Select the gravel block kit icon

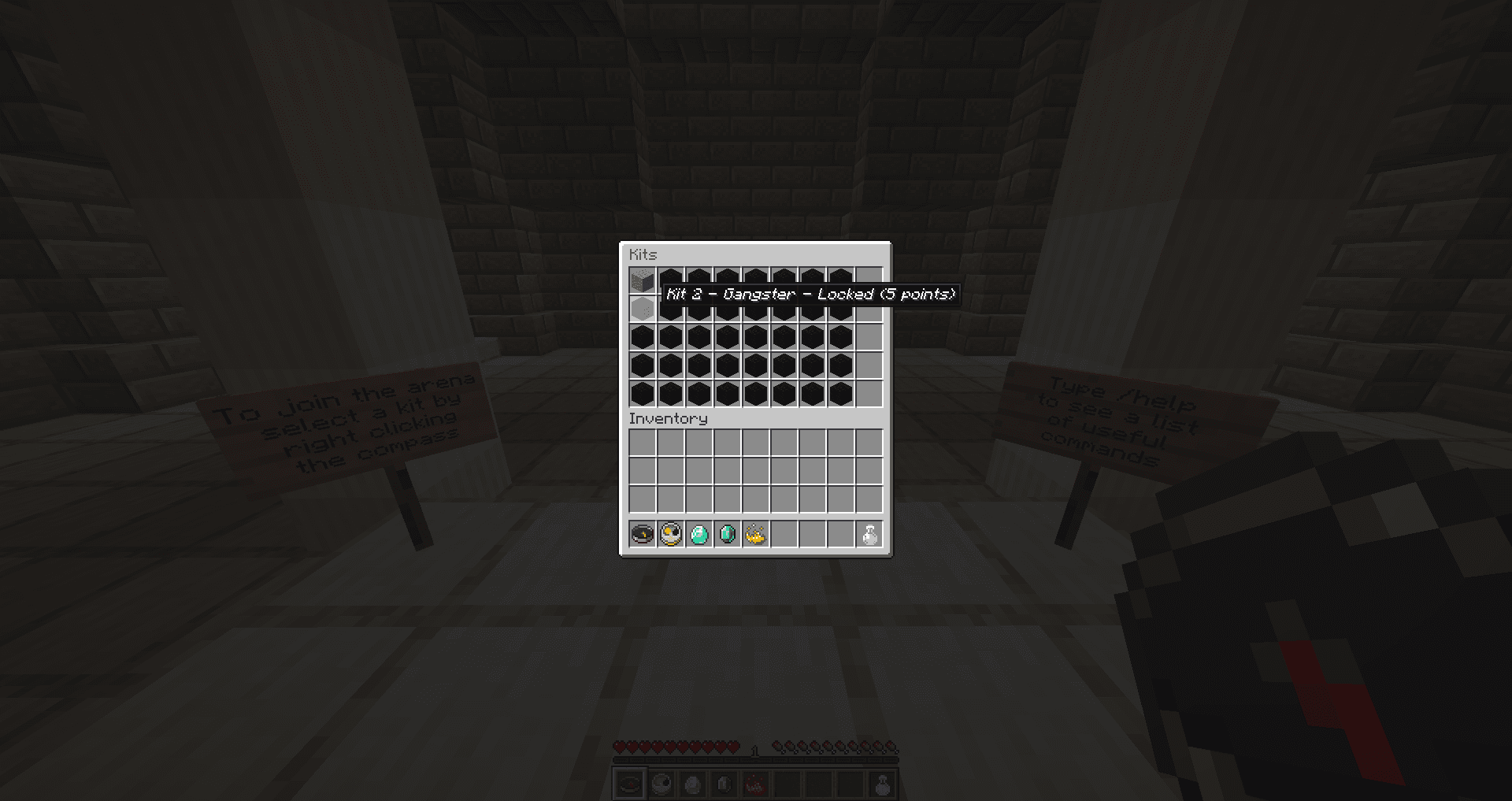tap(641, 279)
